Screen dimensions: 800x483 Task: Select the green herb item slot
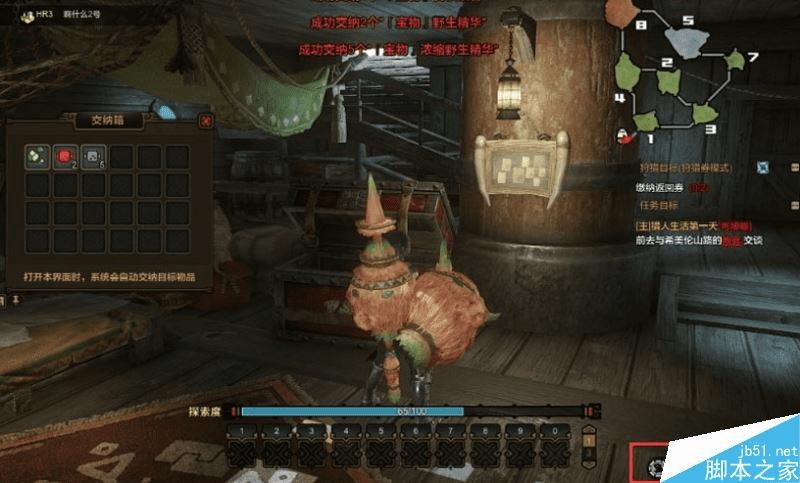tap(37, 156)
